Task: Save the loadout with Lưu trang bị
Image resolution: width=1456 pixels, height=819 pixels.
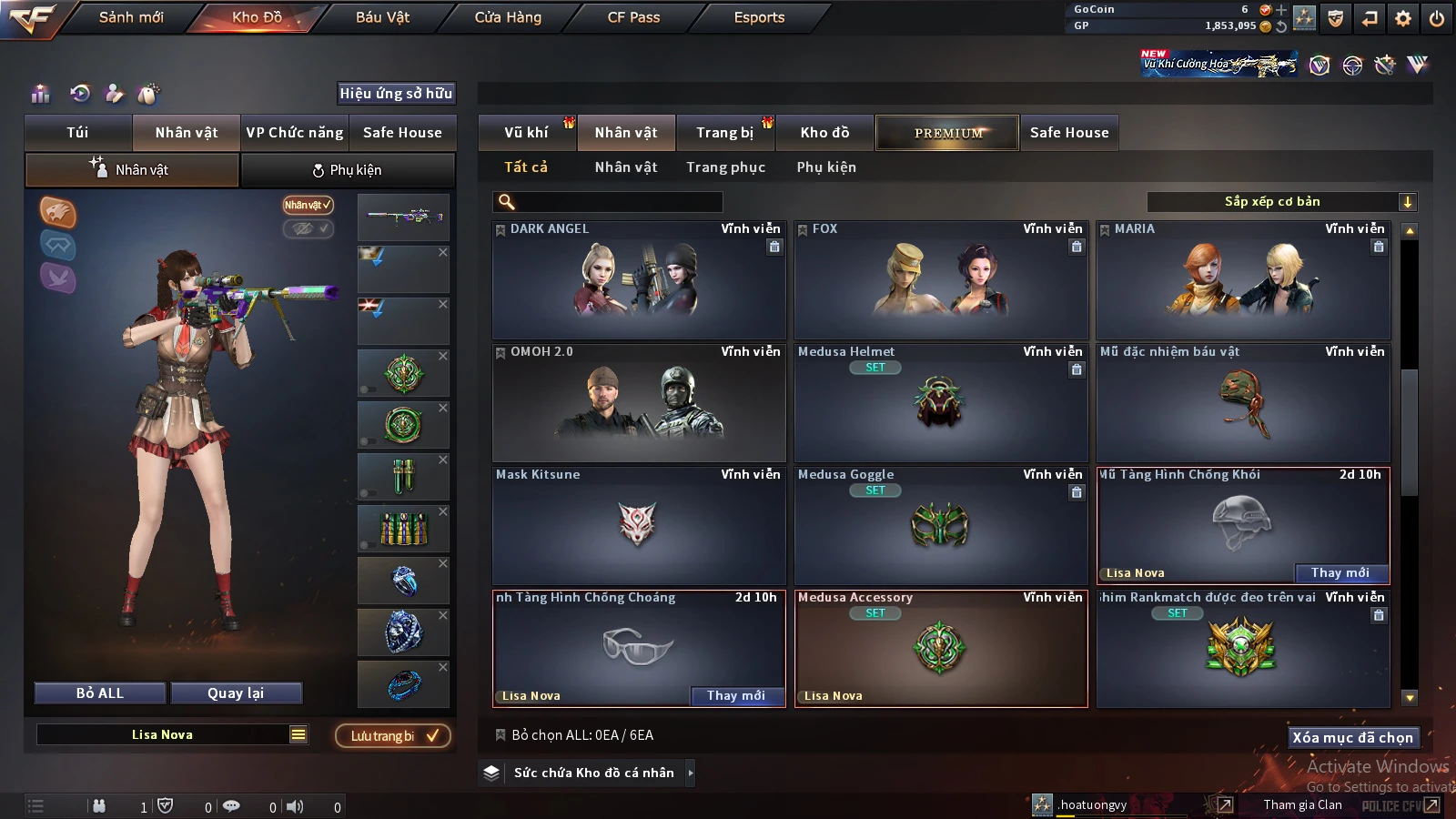Action: pyautogui.click(x=393, y=736)
